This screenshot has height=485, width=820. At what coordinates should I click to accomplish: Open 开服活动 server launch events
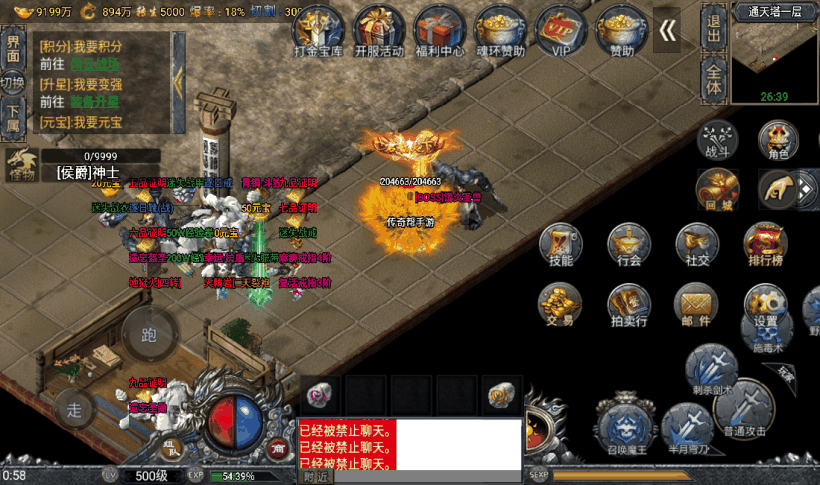point(379,29)
